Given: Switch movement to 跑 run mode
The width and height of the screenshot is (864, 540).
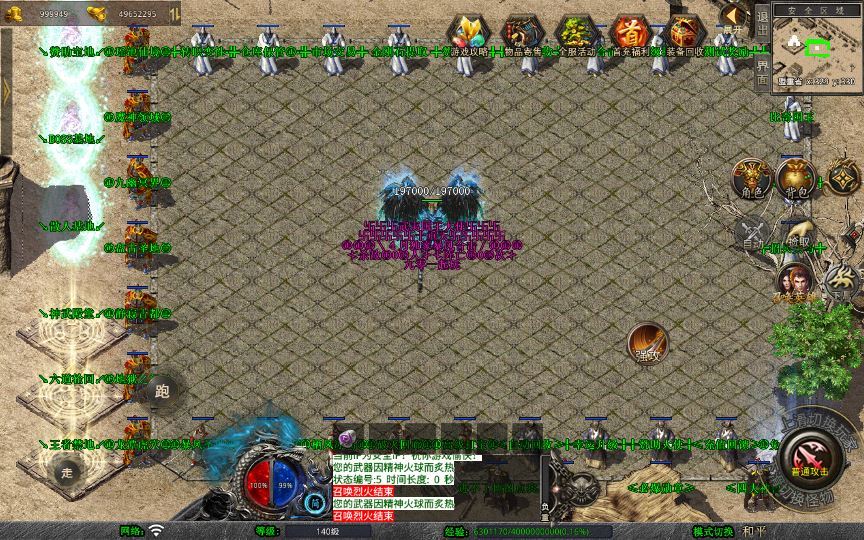Looking at the screenshot, I should pos(163,390).
